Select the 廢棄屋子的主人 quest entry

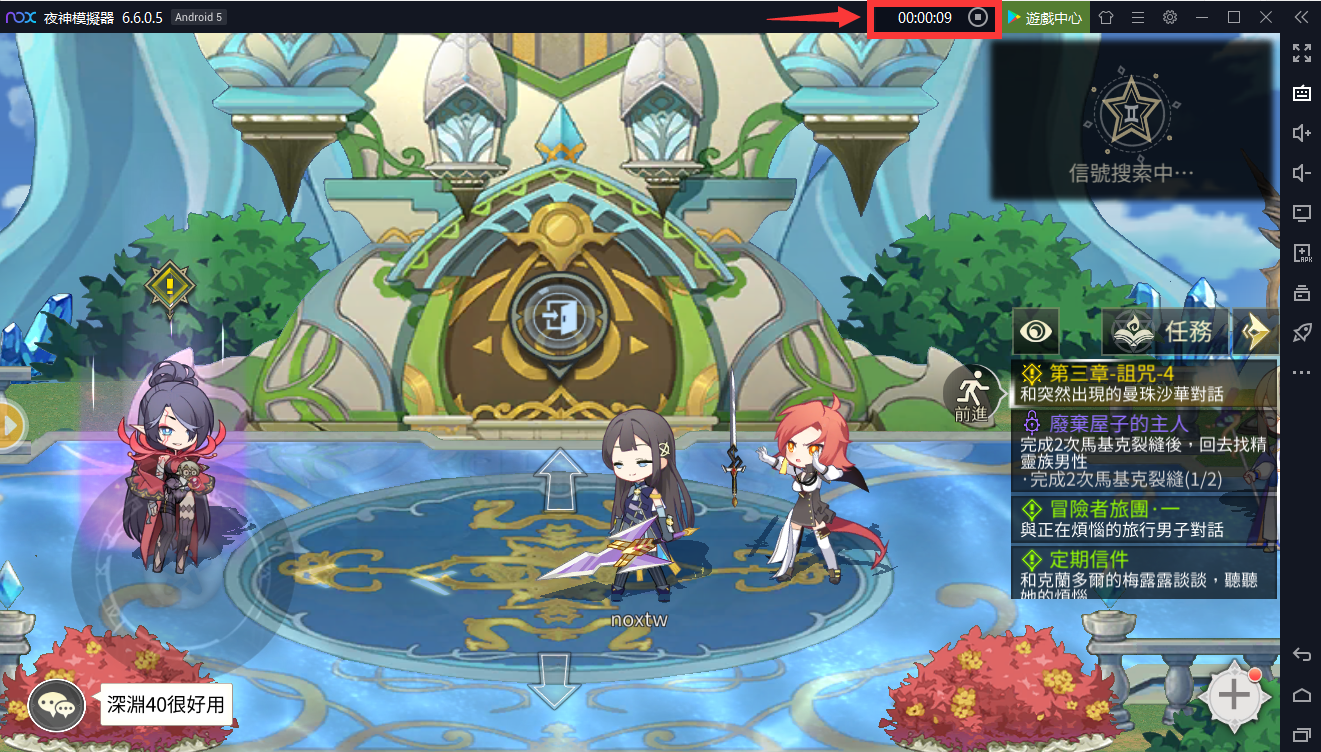[1144, 451]
